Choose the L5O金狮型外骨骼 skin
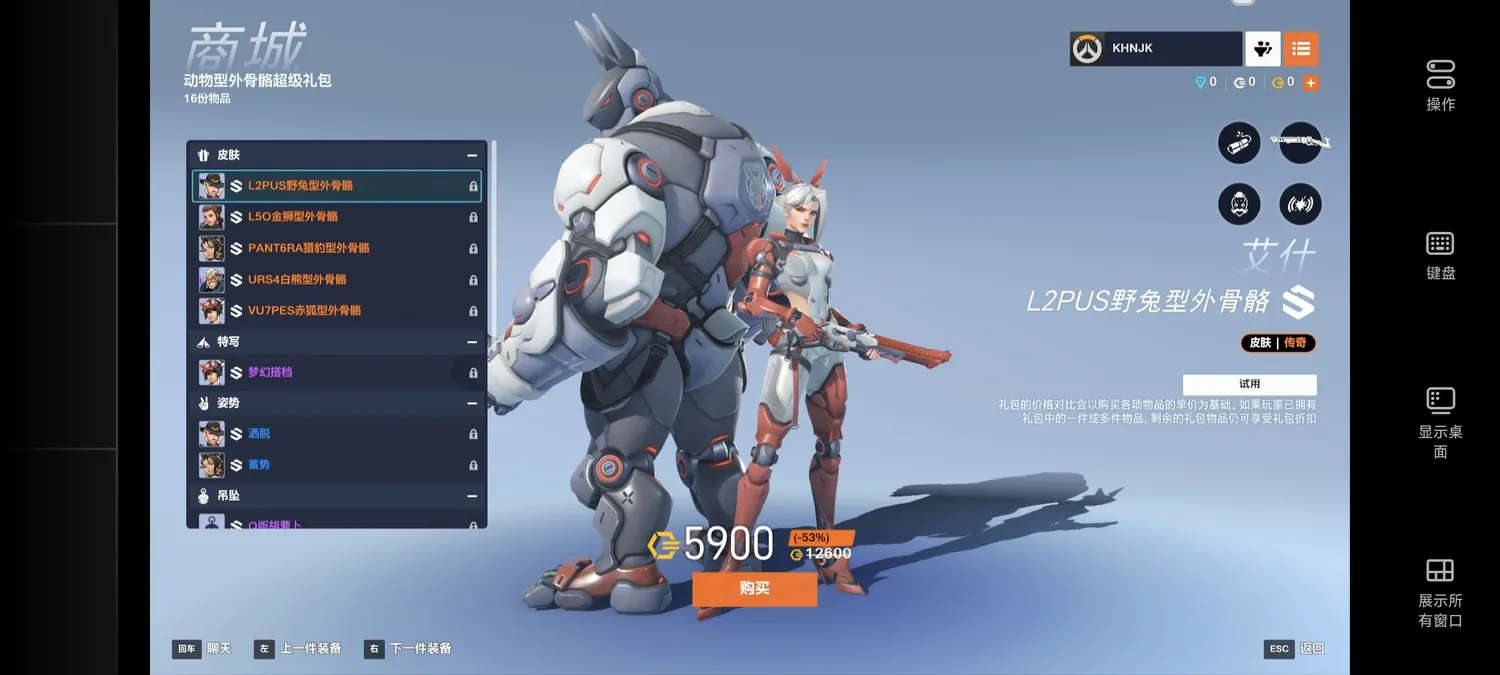This screenshot has height=675, width=1500. [336, 217]
